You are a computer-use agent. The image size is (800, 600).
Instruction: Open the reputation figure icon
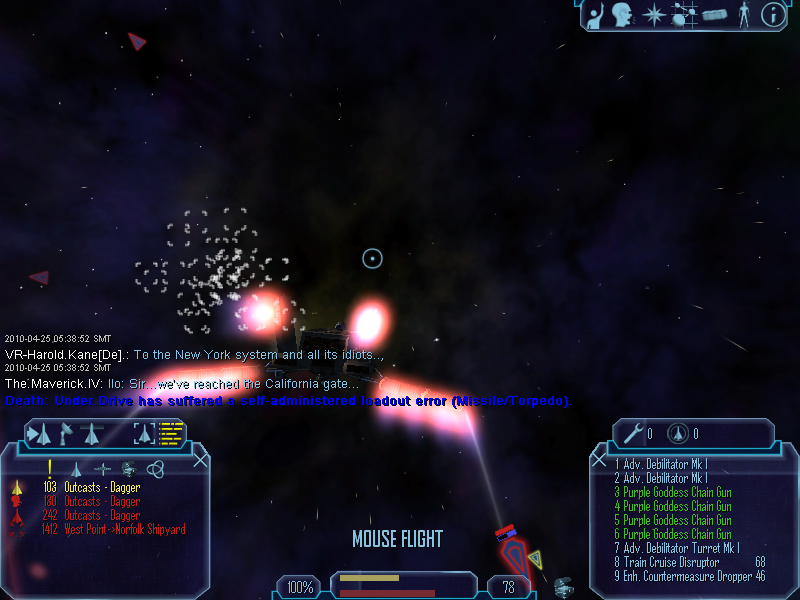tap(742, 14)
